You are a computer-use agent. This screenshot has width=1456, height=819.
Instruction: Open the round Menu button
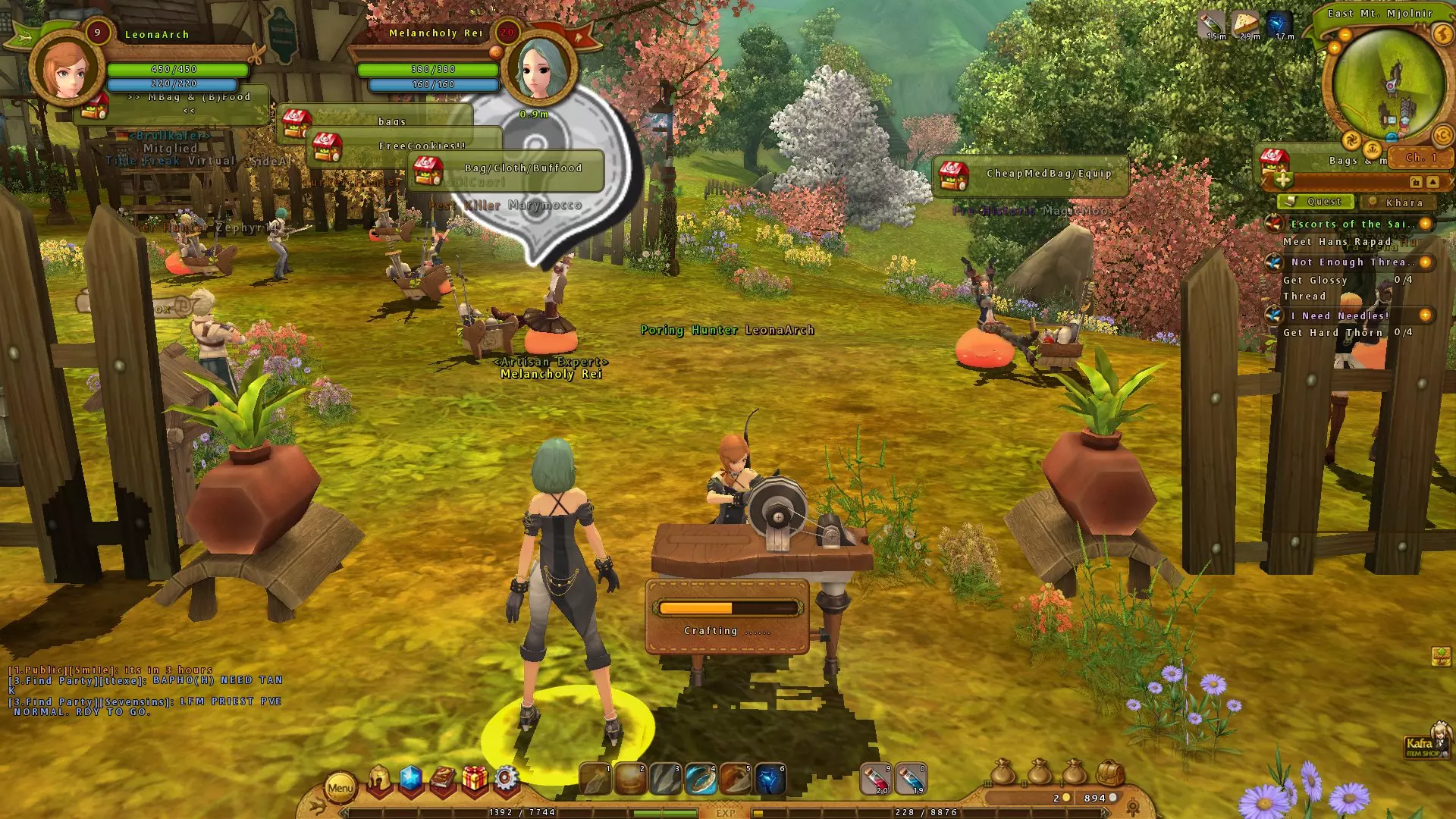click(x=340, y=788)
